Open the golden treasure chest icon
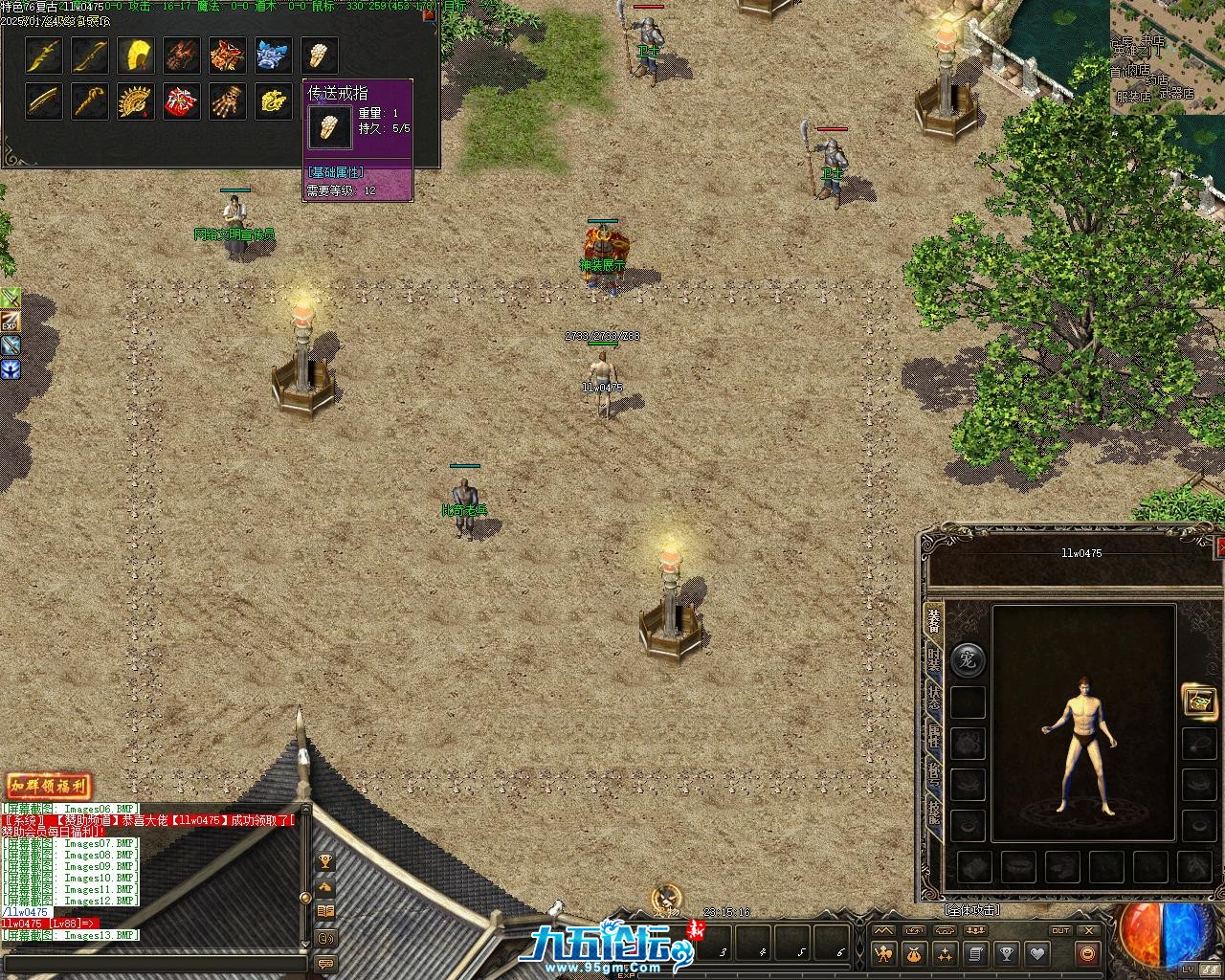The height and width of the screenshot is (980, 1225). [x=1198, y=701]
